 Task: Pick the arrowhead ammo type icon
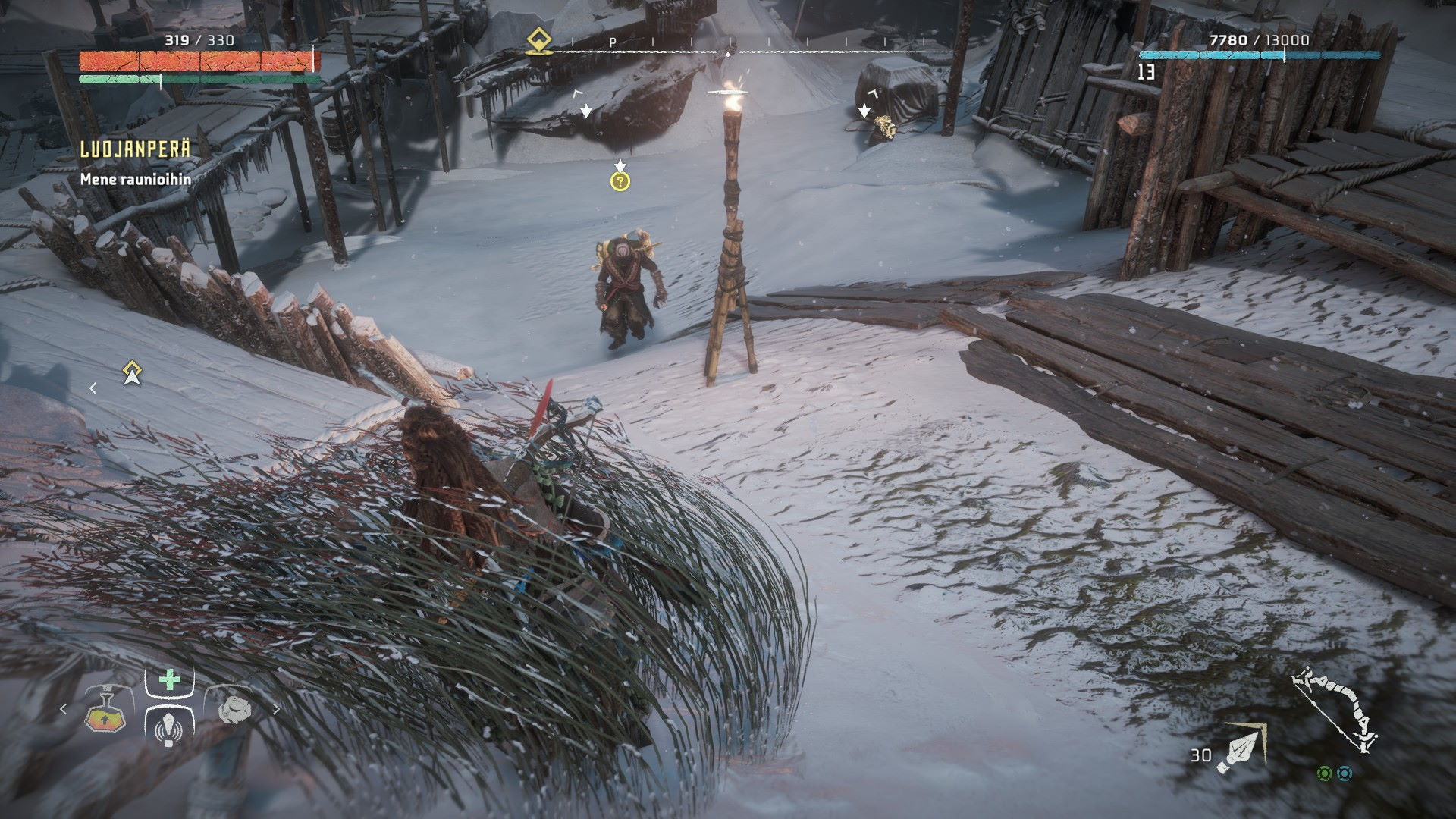pyautogui.click(x=1239, y=748)
